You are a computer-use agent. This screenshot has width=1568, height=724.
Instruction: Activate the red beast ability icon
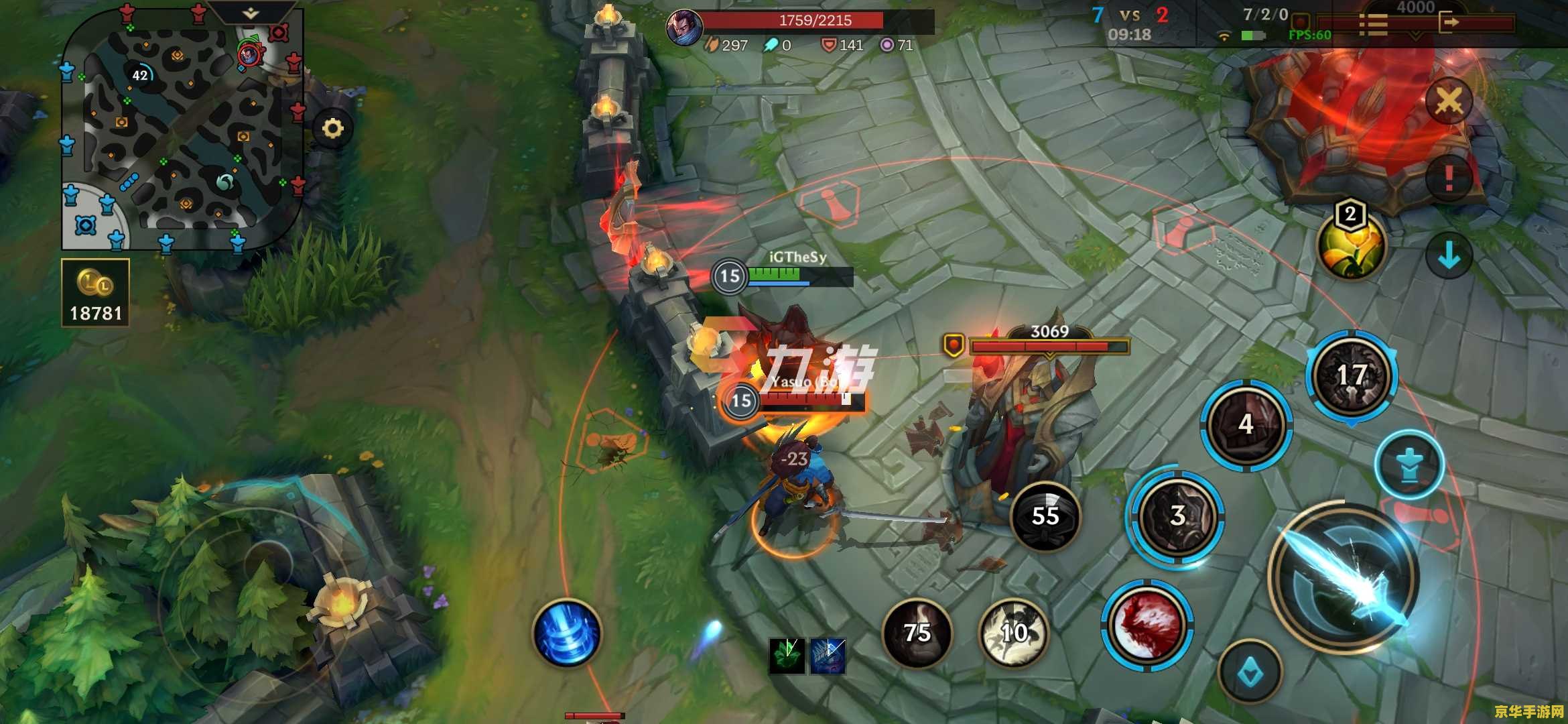1147,625
